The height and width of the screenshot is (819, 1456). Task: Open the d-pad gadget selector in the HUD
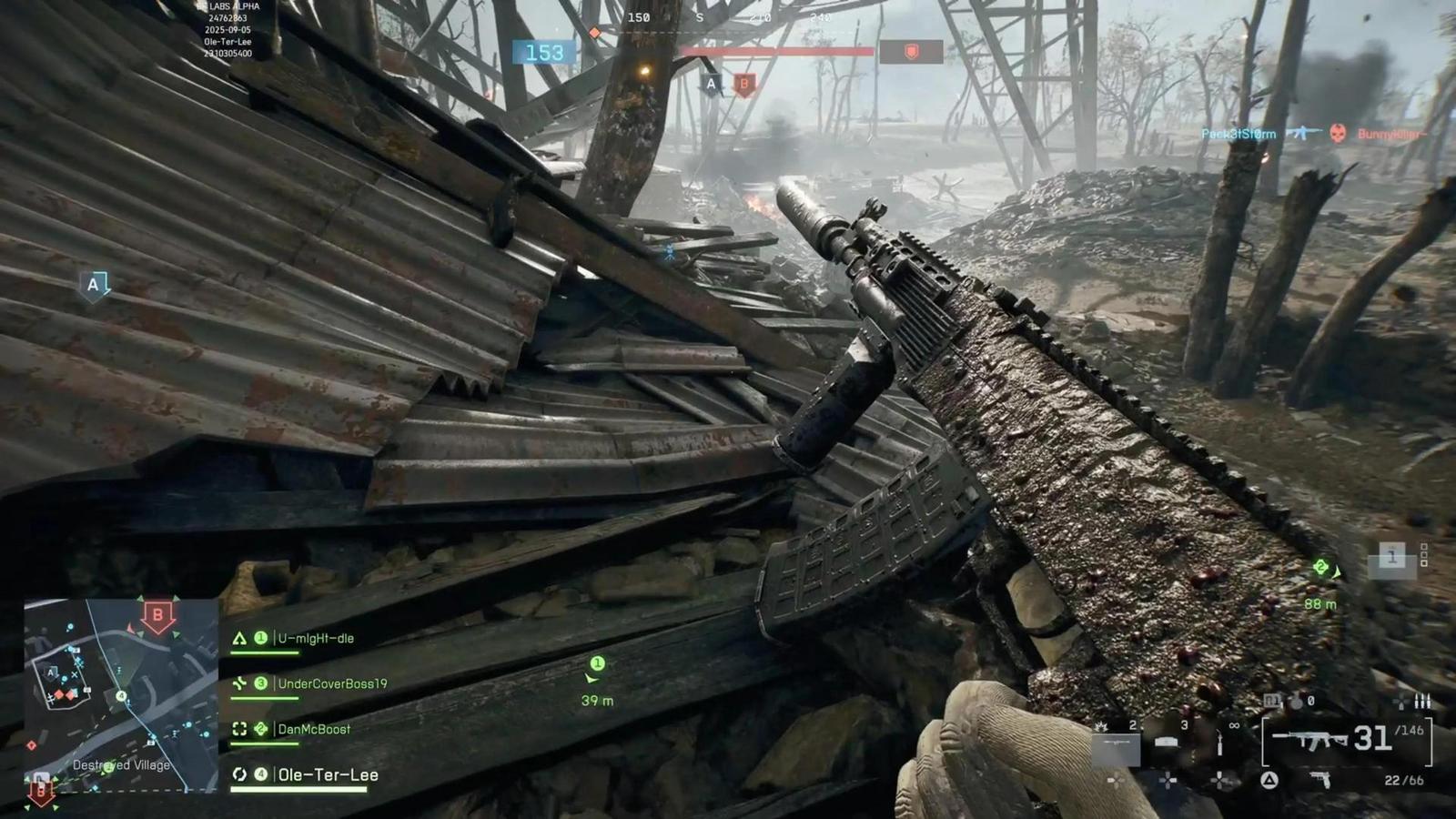click(1168, 780)
